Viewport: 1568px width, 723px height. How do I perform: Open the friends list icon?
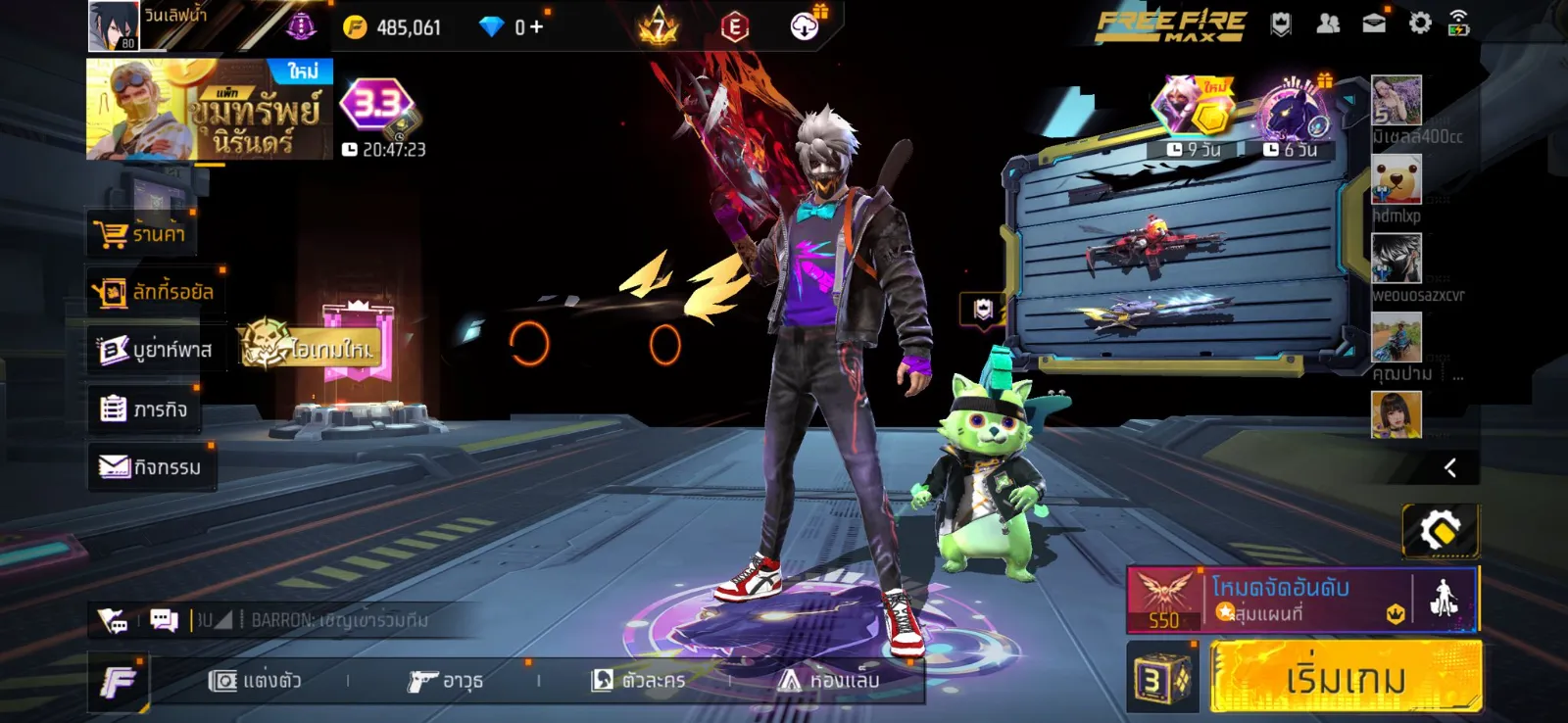click(x=1328, y=24)
